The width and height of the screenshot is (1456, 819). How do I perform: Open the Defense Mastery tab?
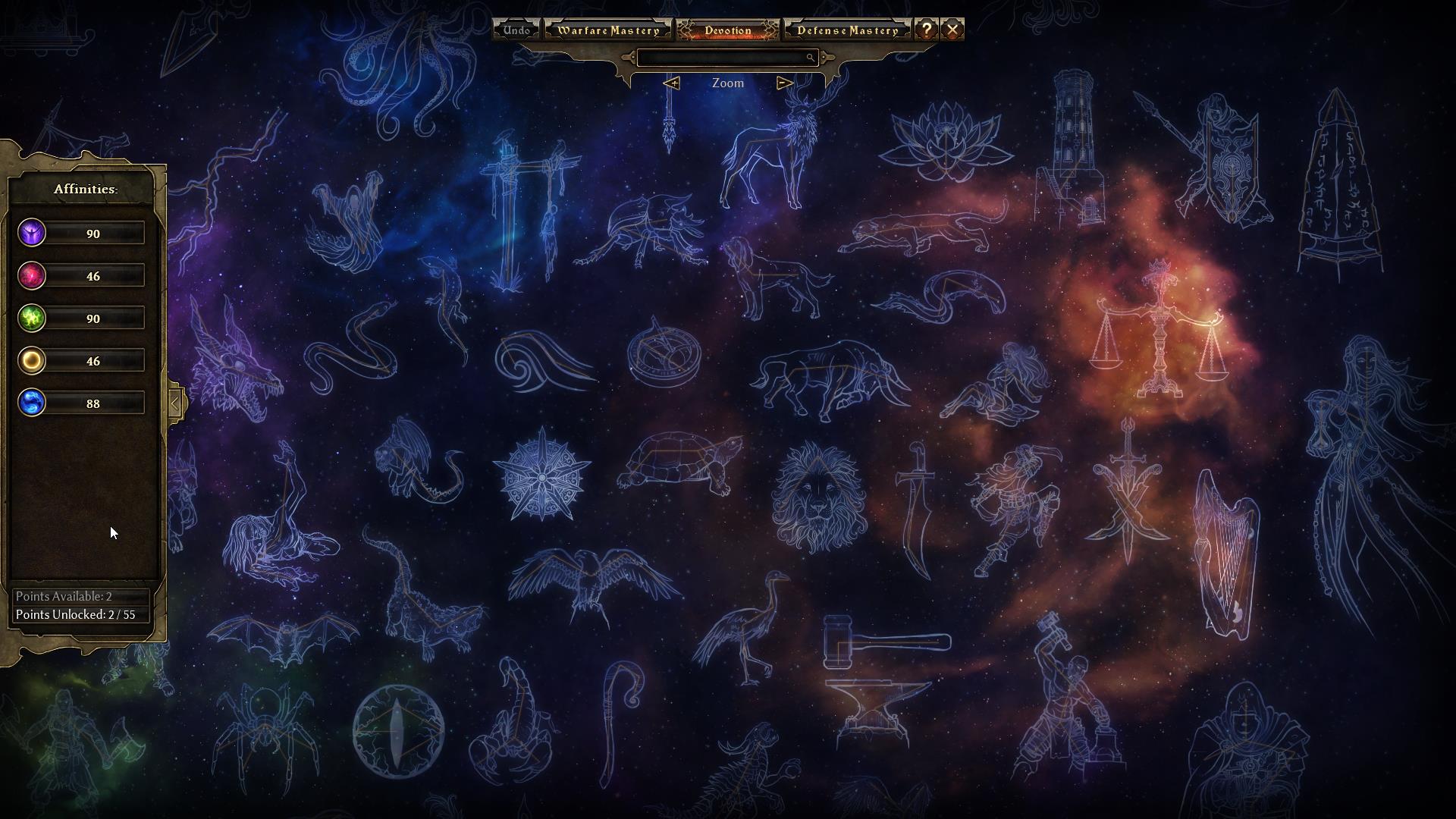pos(847,30)
